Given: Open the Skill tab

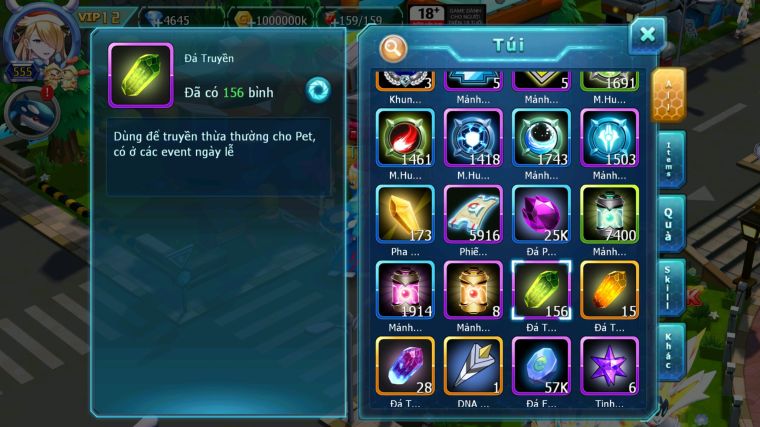Looking at the screenshot, I should (671, 287).
